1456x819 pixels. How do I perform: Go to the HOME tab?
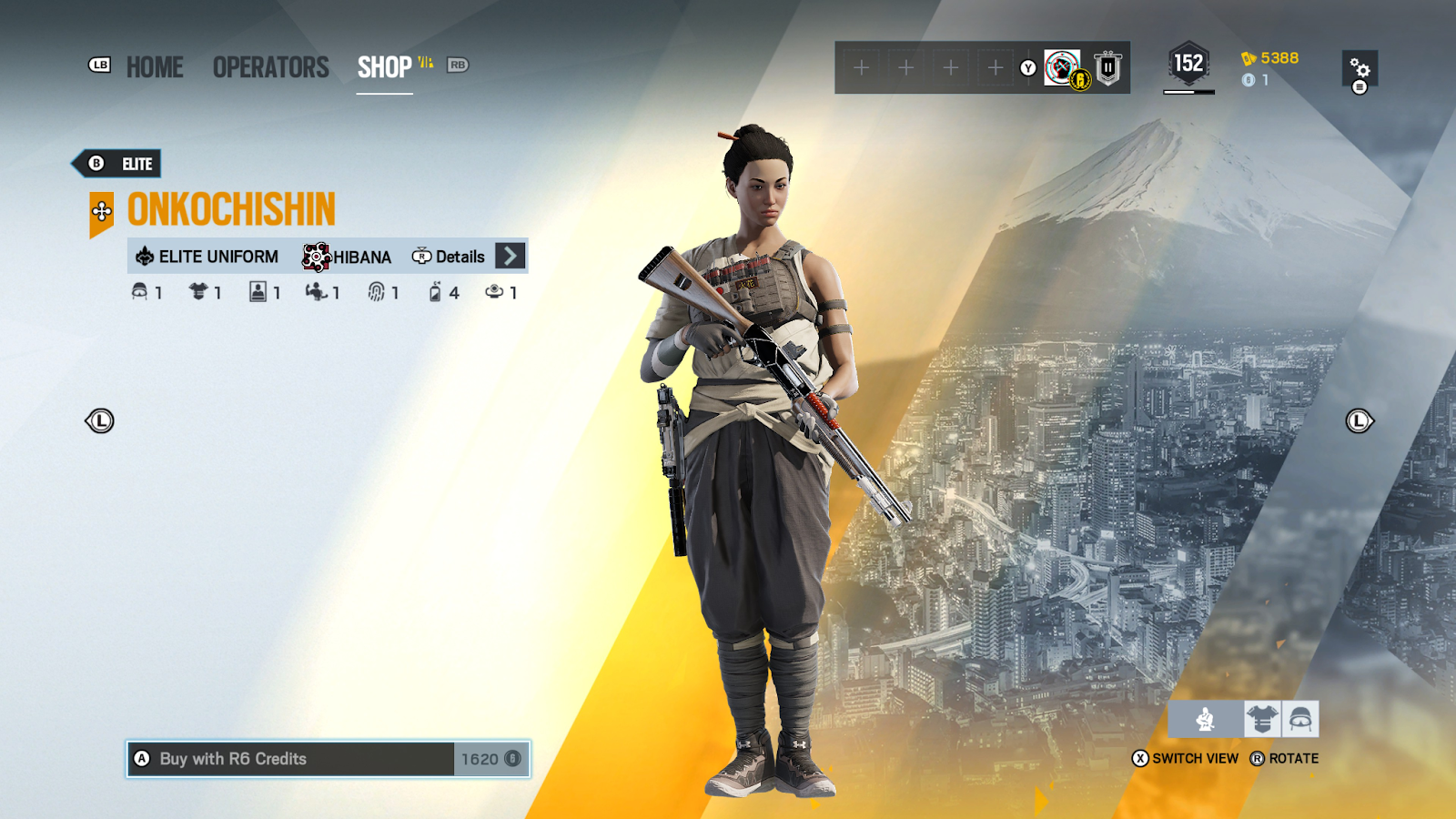pos(154,67)
